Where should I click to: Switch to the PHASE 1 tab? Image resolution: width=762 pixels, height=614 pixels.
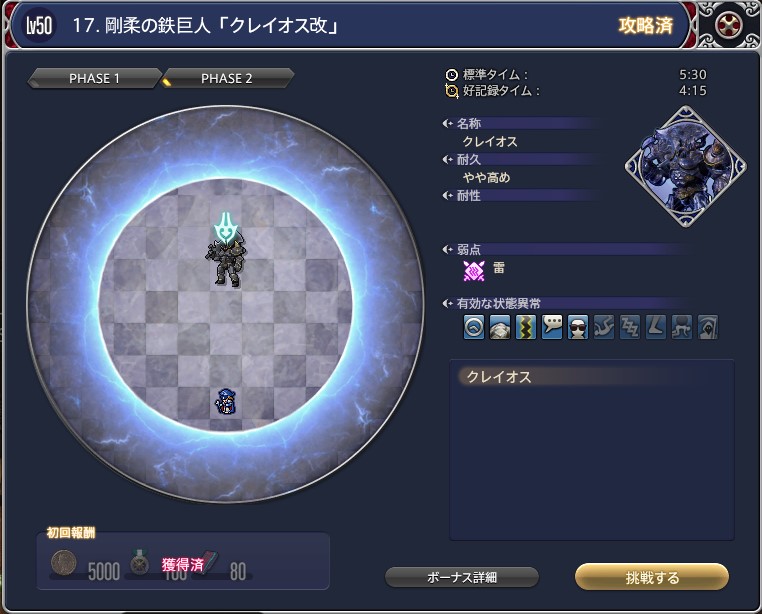[96, 79]
